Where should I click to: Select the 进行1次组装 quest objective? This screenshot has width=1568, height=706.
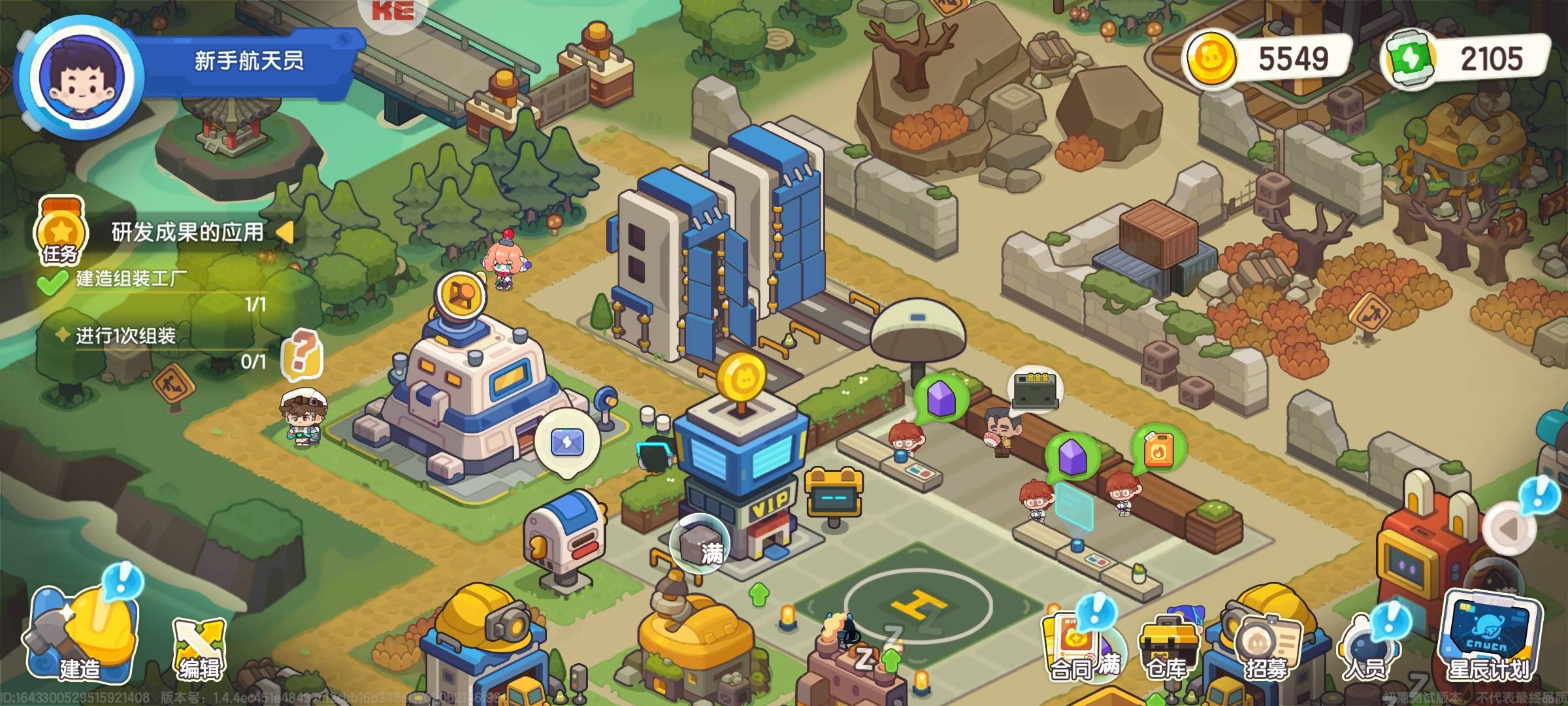point(125,336)
